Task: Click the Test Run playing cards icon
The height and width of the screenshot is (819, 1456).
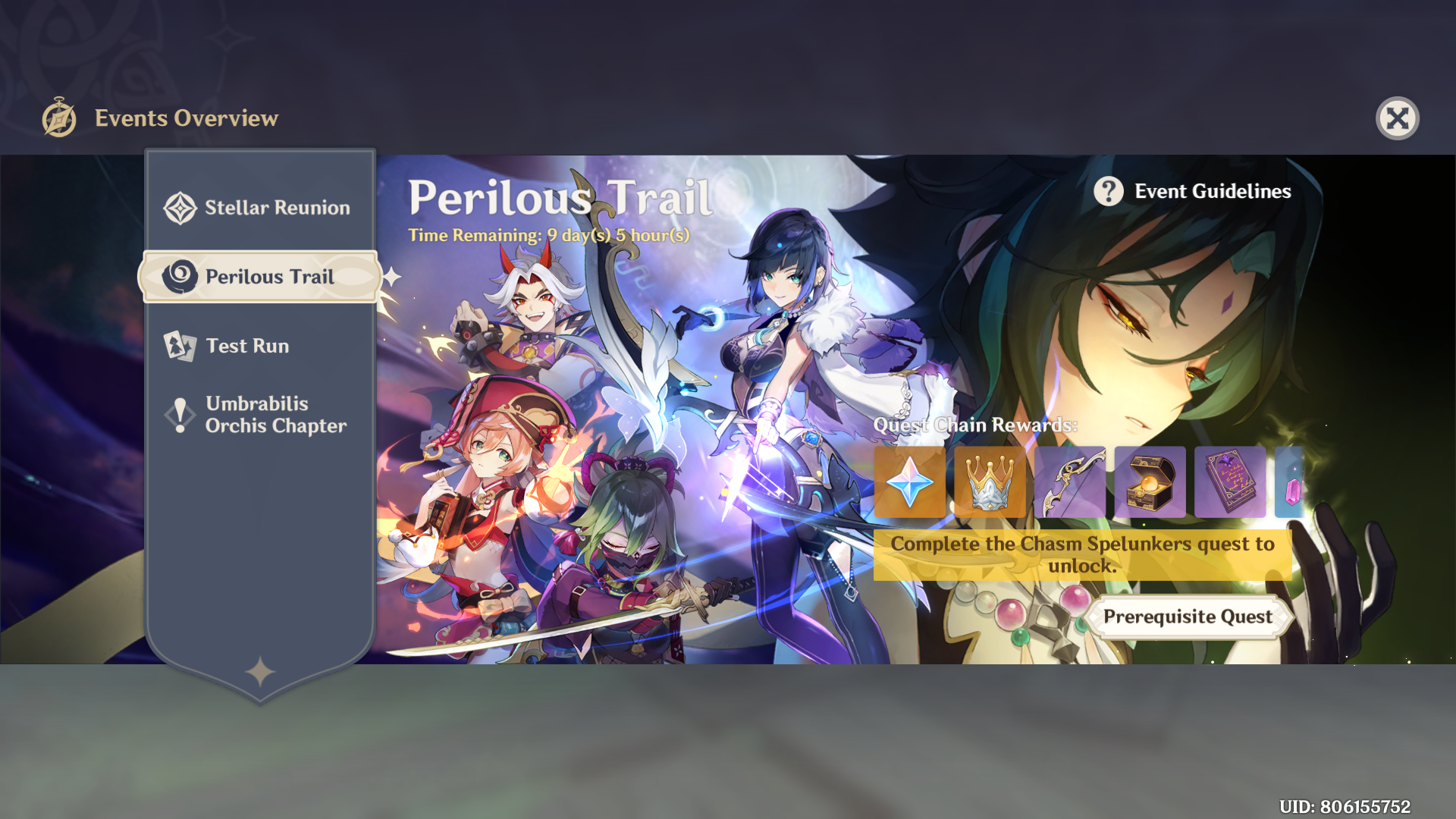Action: pos(180,346)
